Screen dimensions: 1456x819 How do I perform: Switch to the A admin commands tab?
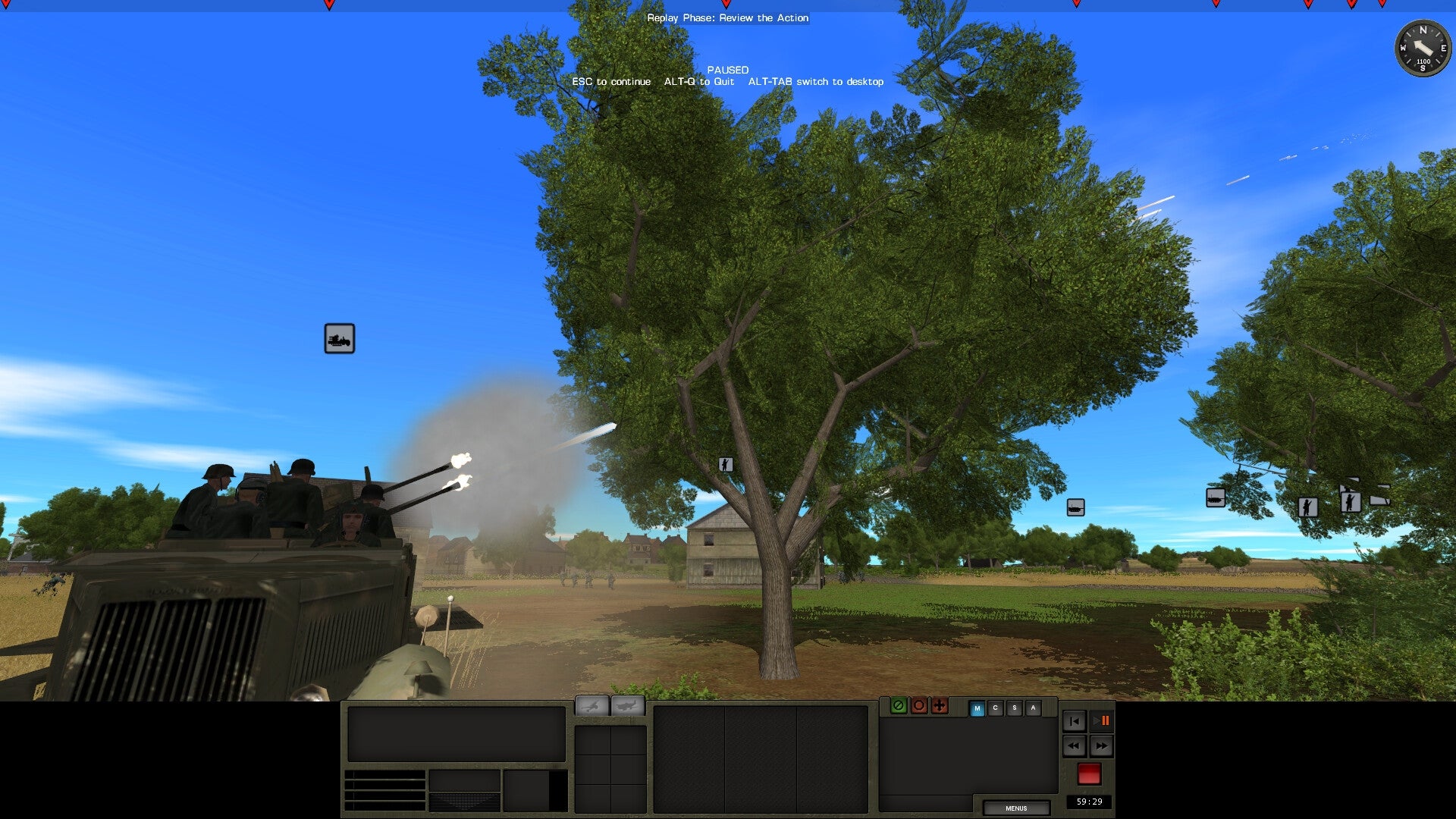tap(1032, 706)
